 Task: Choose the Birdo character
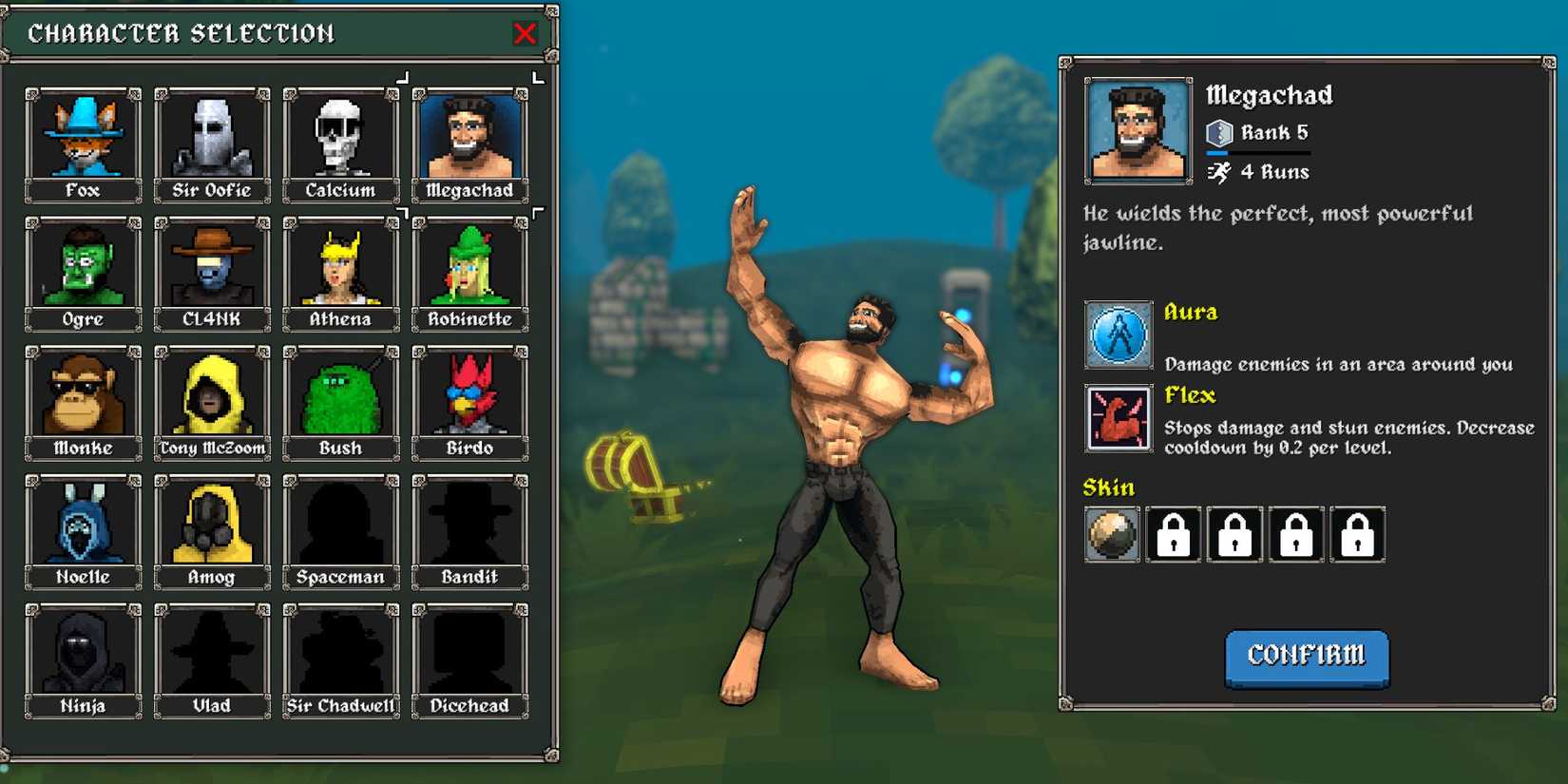(469, 396)
